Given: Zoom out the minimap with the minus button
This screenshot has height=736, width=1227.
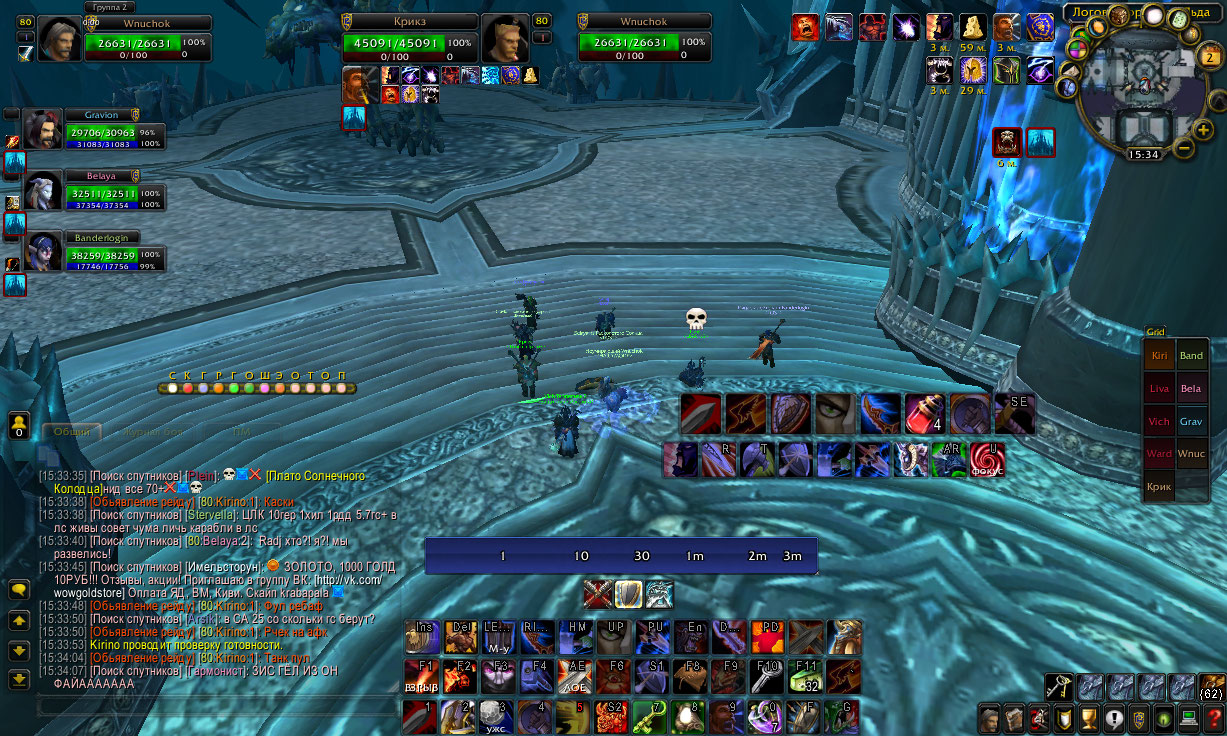Looking at the screenshot, I should click(x=1183, y=149).
